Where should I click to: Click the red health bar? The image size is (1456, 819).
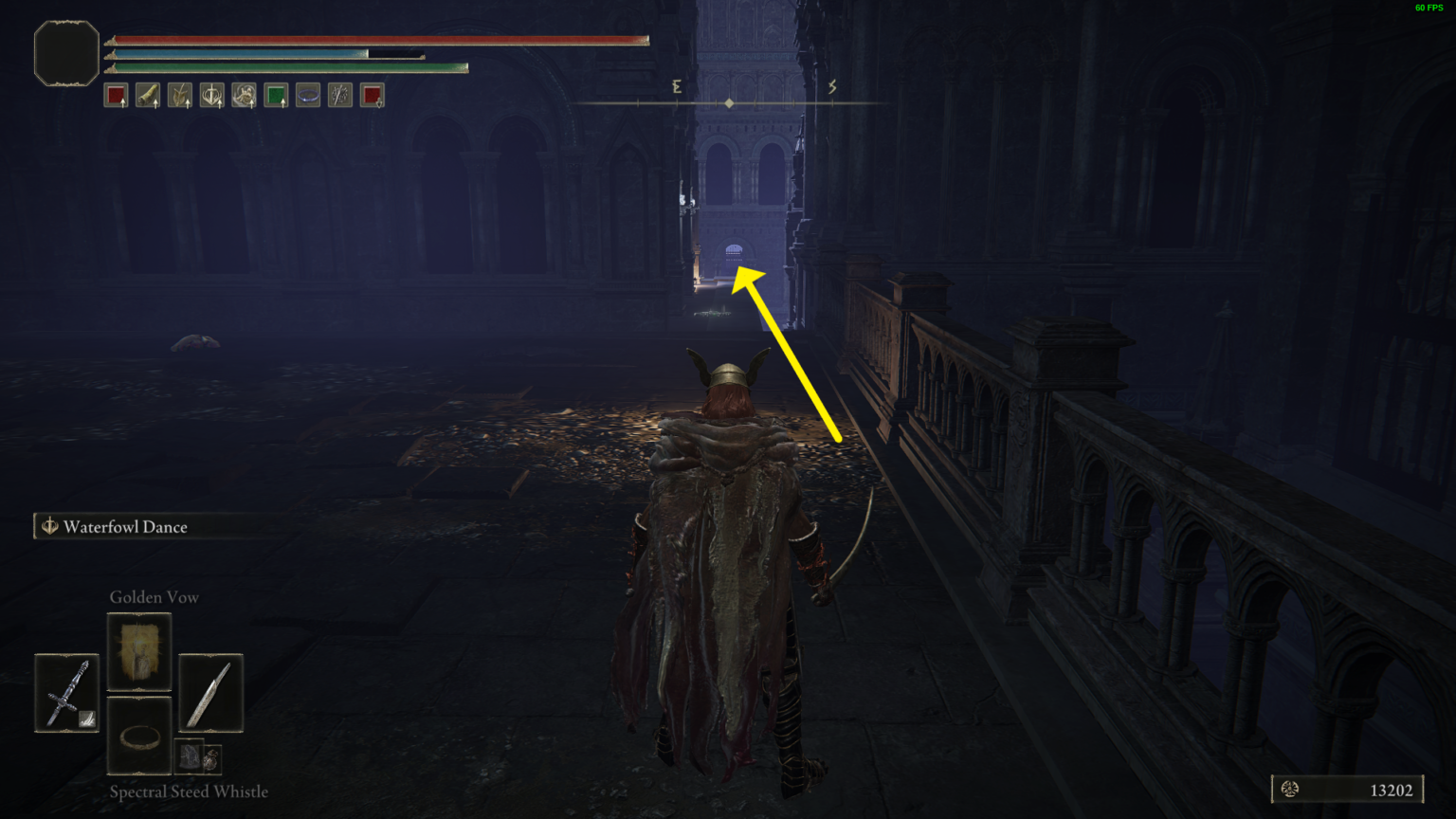tap(379, 40)
